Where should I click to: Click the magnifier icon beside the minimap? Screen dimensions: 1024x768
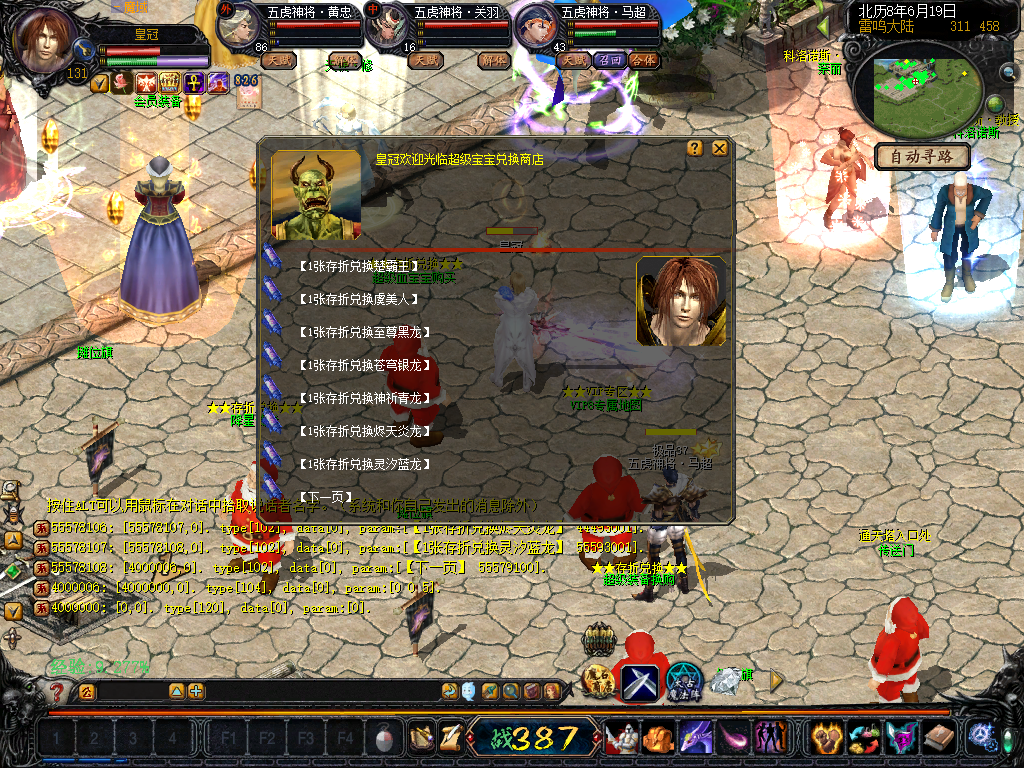(x=1008, y=72)
